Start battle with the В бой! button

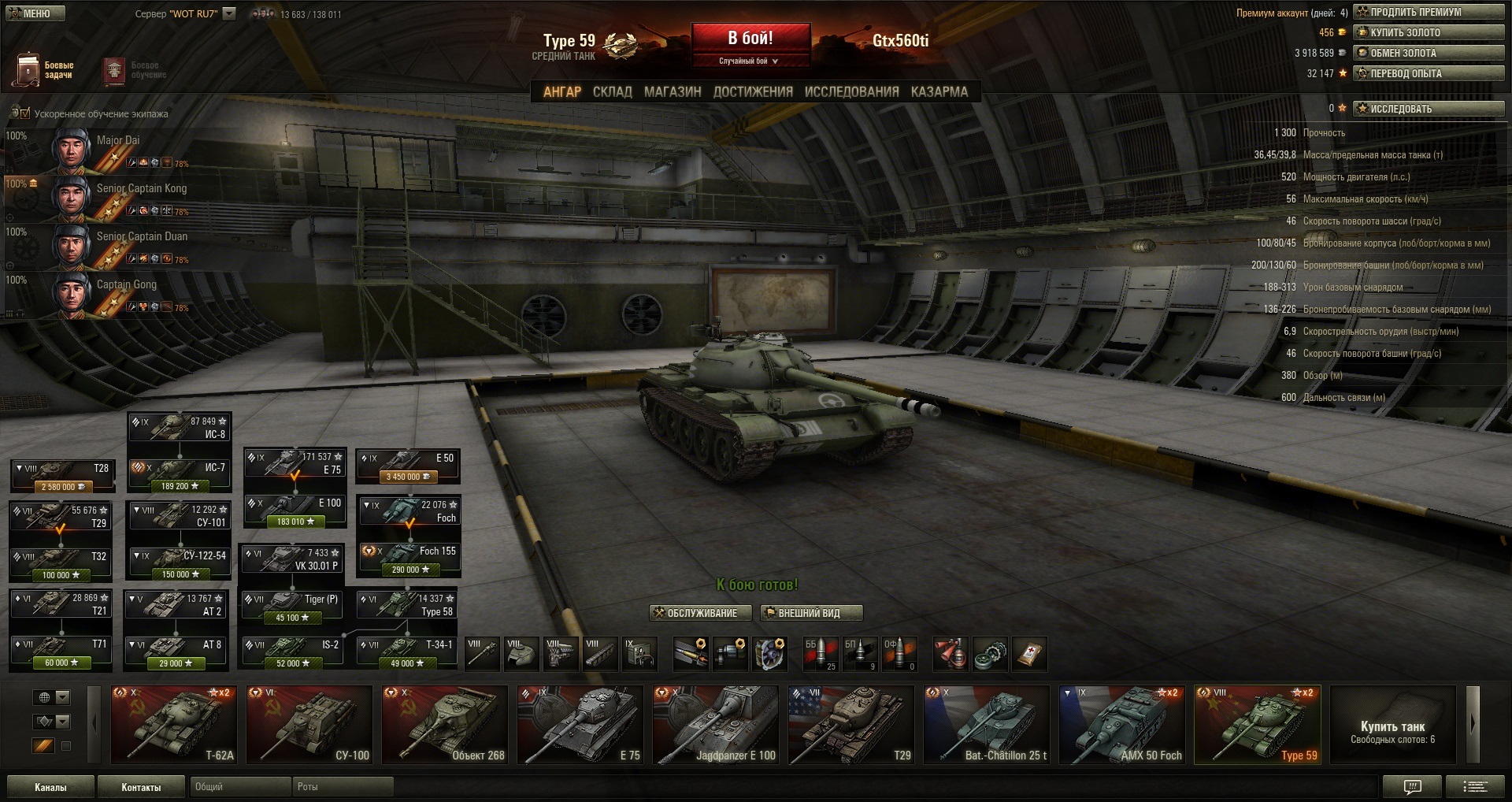coord(750,39)
